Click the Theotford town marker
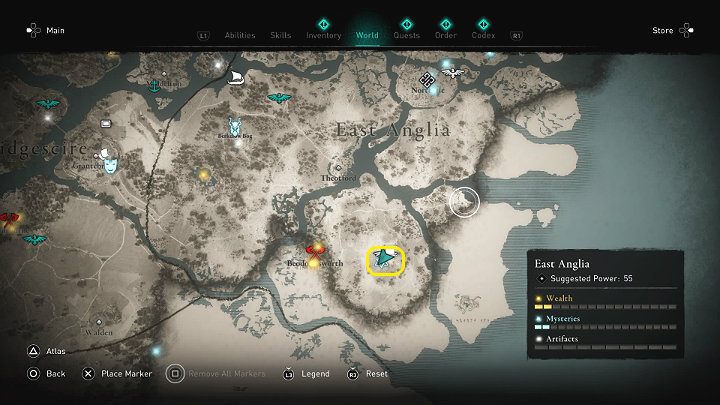 click(338, 167)
